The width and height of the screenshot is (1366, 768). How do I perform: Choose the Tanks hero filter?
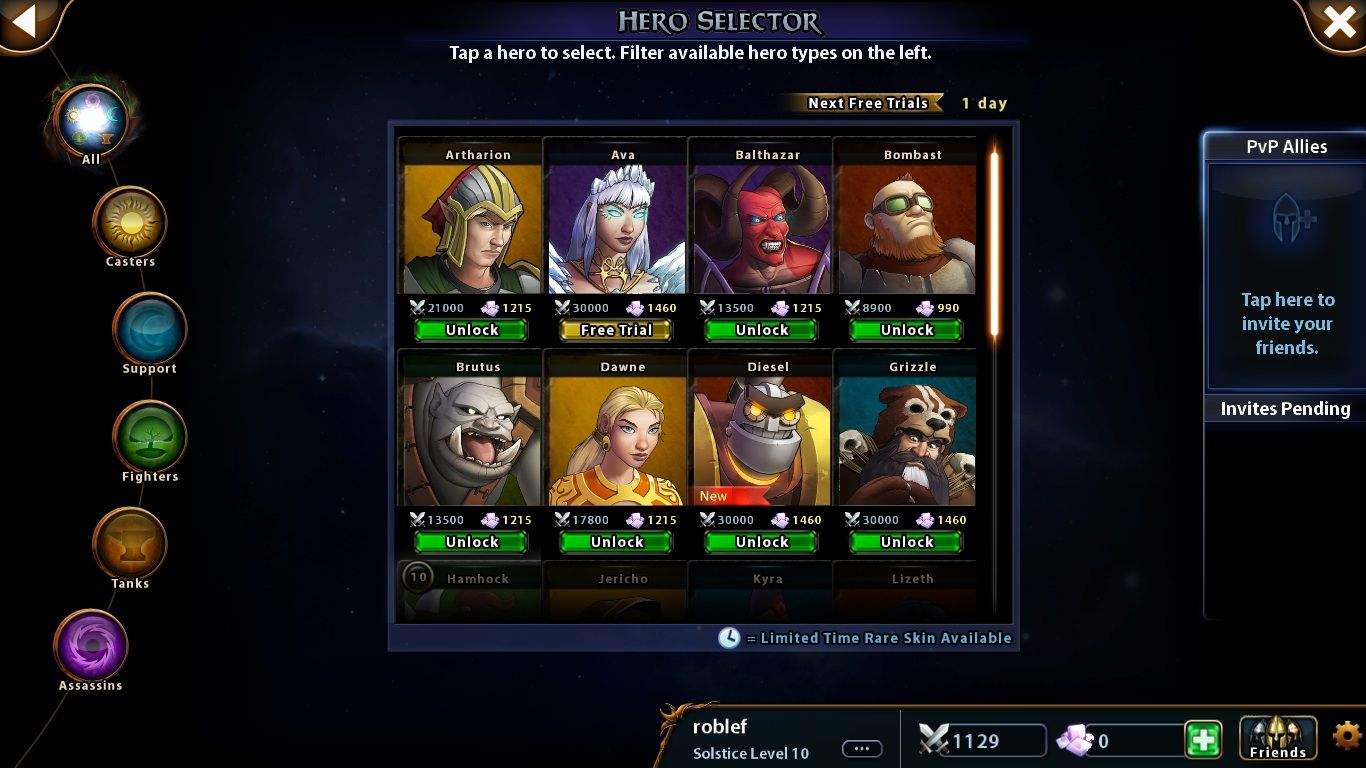(129, 545)
